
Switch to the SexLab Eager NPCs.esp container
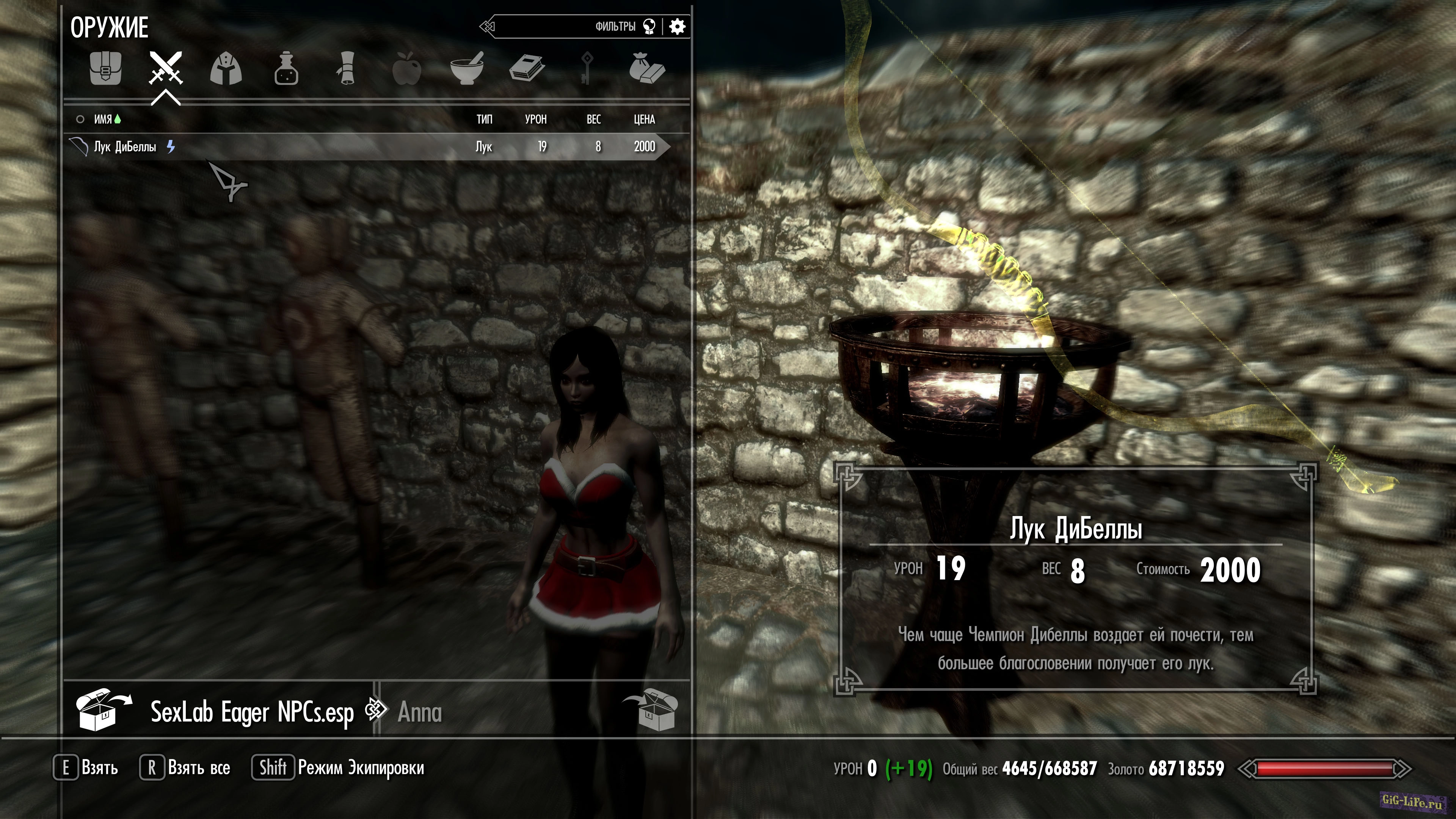pos(251,712)
